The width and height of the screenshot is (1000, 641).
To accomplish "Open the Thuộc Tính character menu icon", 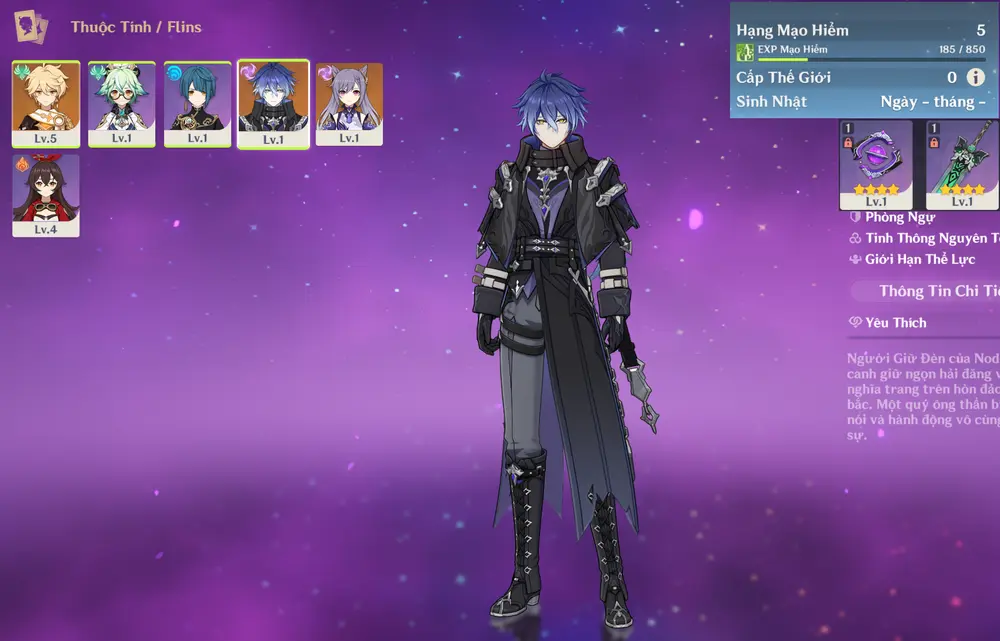I will [x=31, y=27].
